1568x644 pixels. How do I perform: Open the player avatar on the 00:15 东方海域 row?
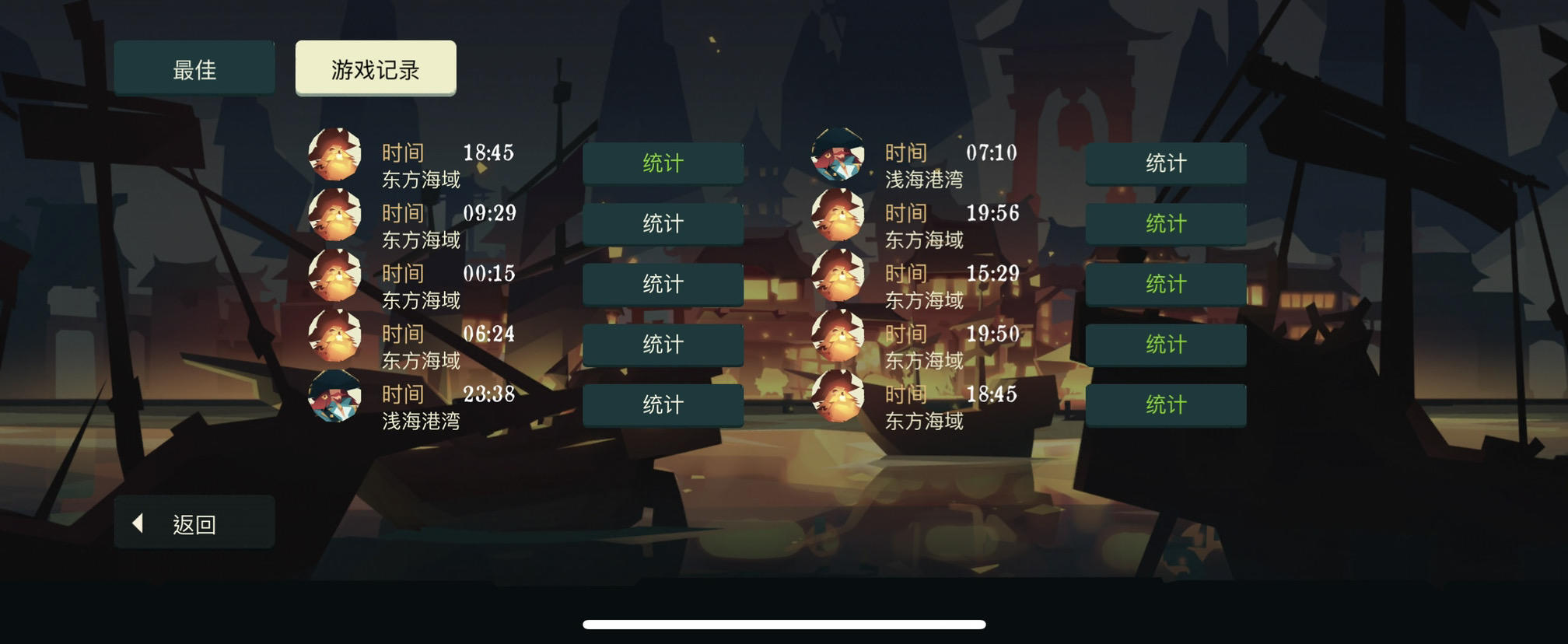[334, 275]
